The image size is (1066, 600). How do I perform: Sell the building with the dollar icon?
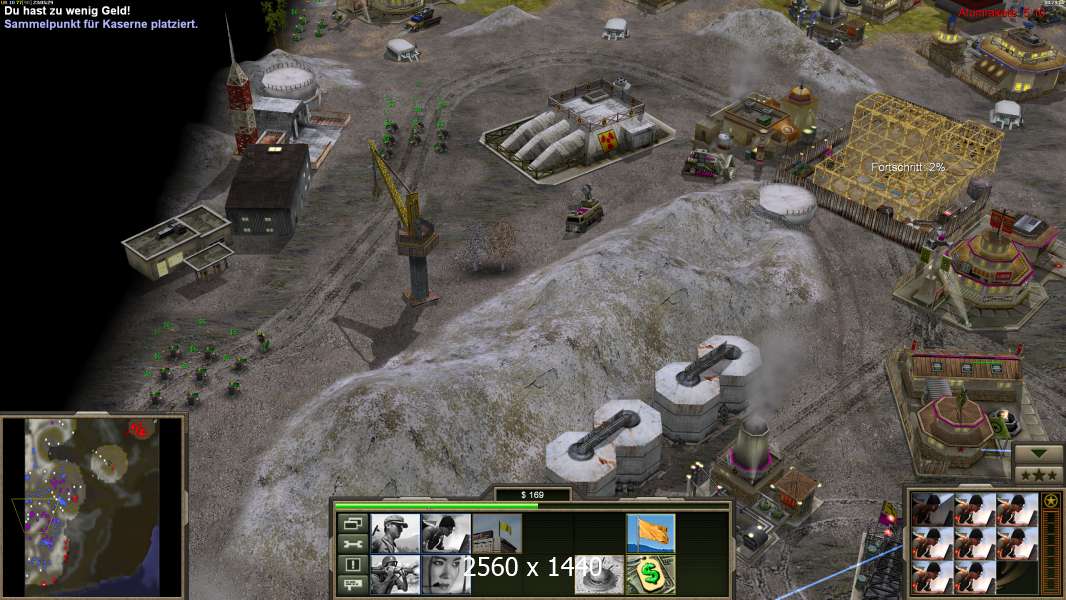651,575
